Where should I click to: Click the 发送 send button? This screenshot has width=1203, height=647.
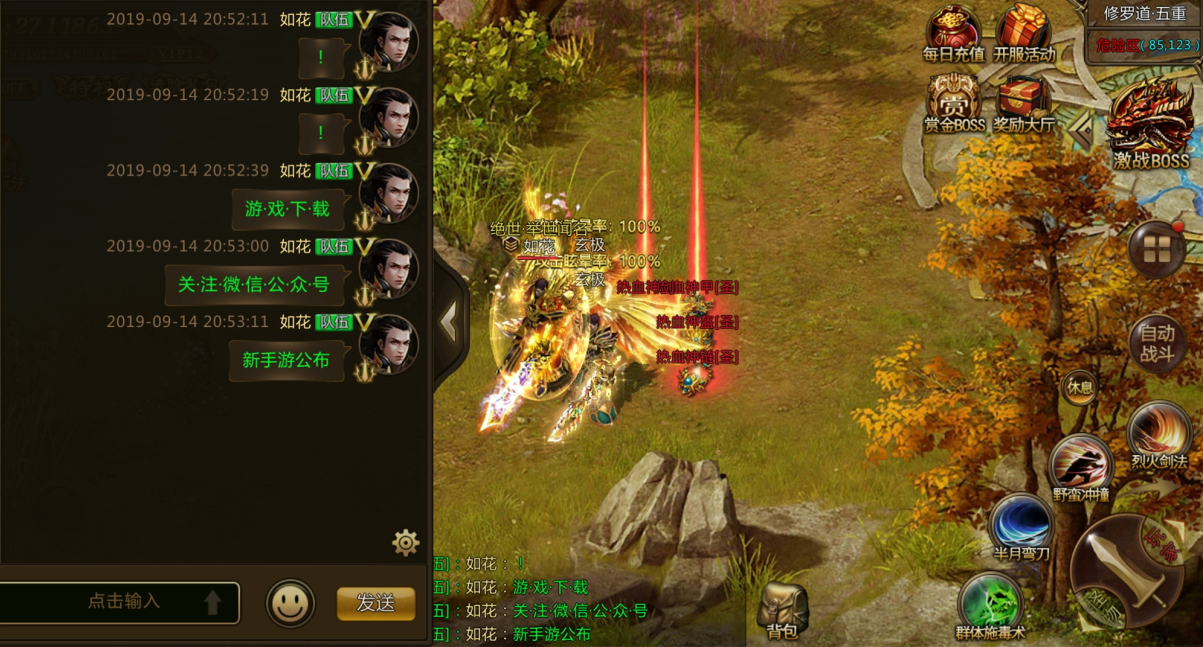[376, 603]
